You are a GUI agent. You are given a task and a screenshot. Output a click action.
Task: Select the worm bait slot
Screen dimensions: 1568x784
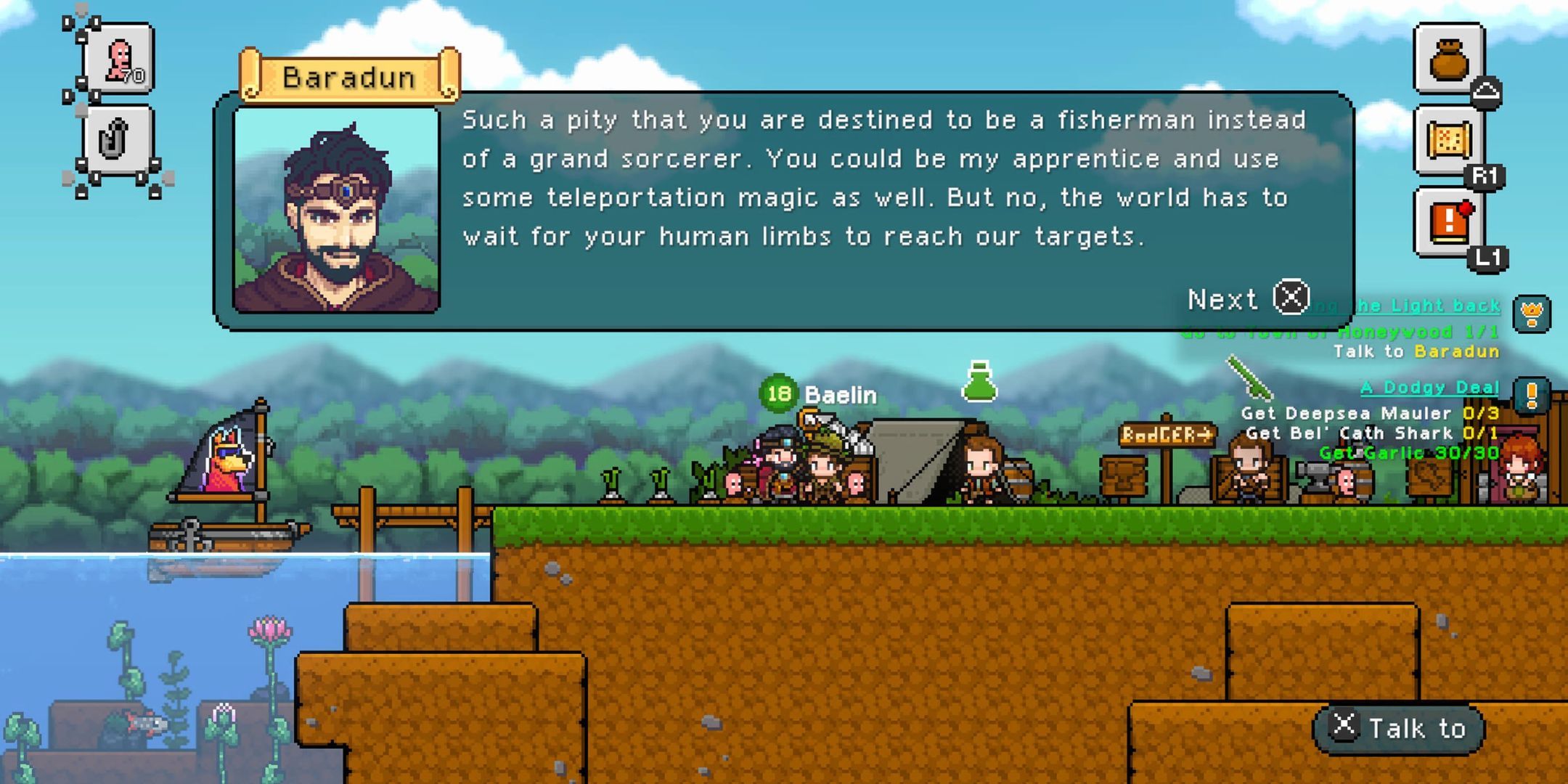click(118, 59)
